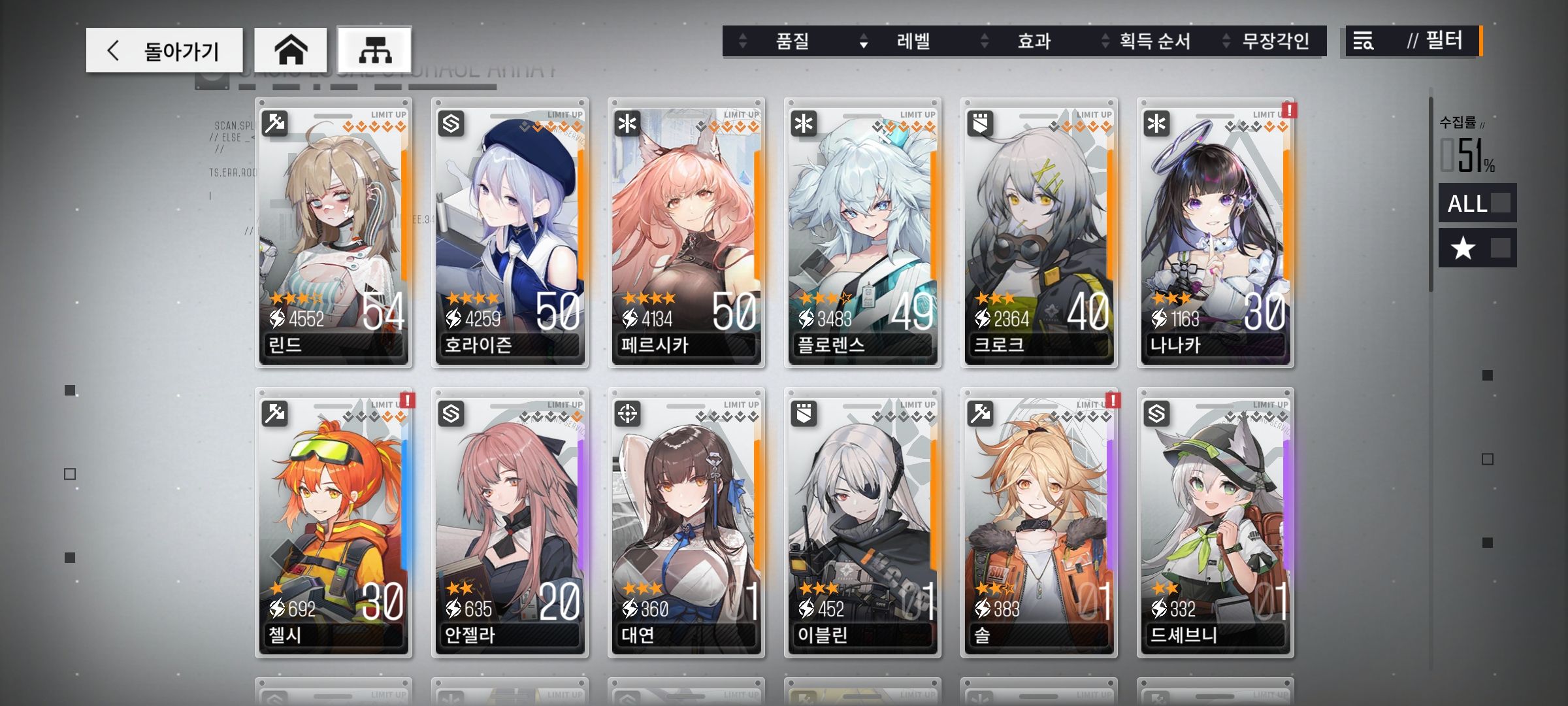The image size is (1568, 706).
Task: Open the home screen via house icon
Action: point(291,50)
